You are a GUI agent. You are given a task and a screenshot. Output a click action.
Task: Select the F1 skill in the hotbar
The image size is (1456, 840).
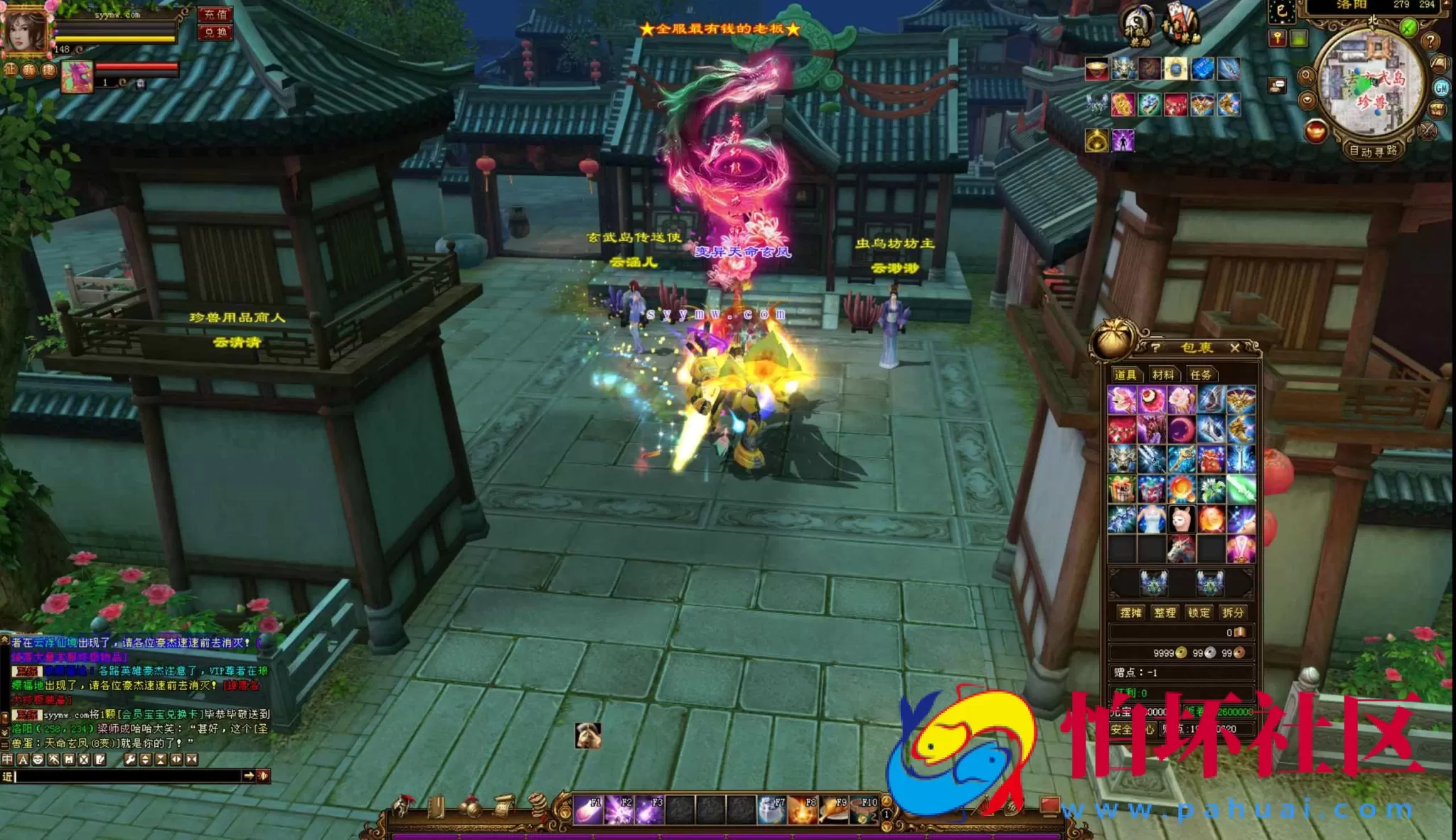point(588,810)
